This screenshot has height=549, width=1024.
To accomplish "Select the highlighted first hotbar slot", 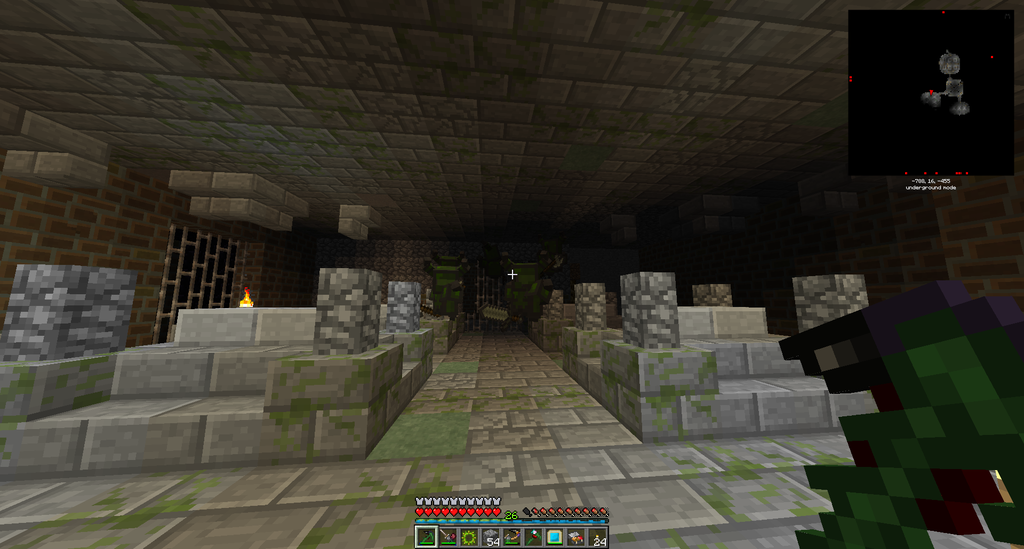I will (425, 538).
